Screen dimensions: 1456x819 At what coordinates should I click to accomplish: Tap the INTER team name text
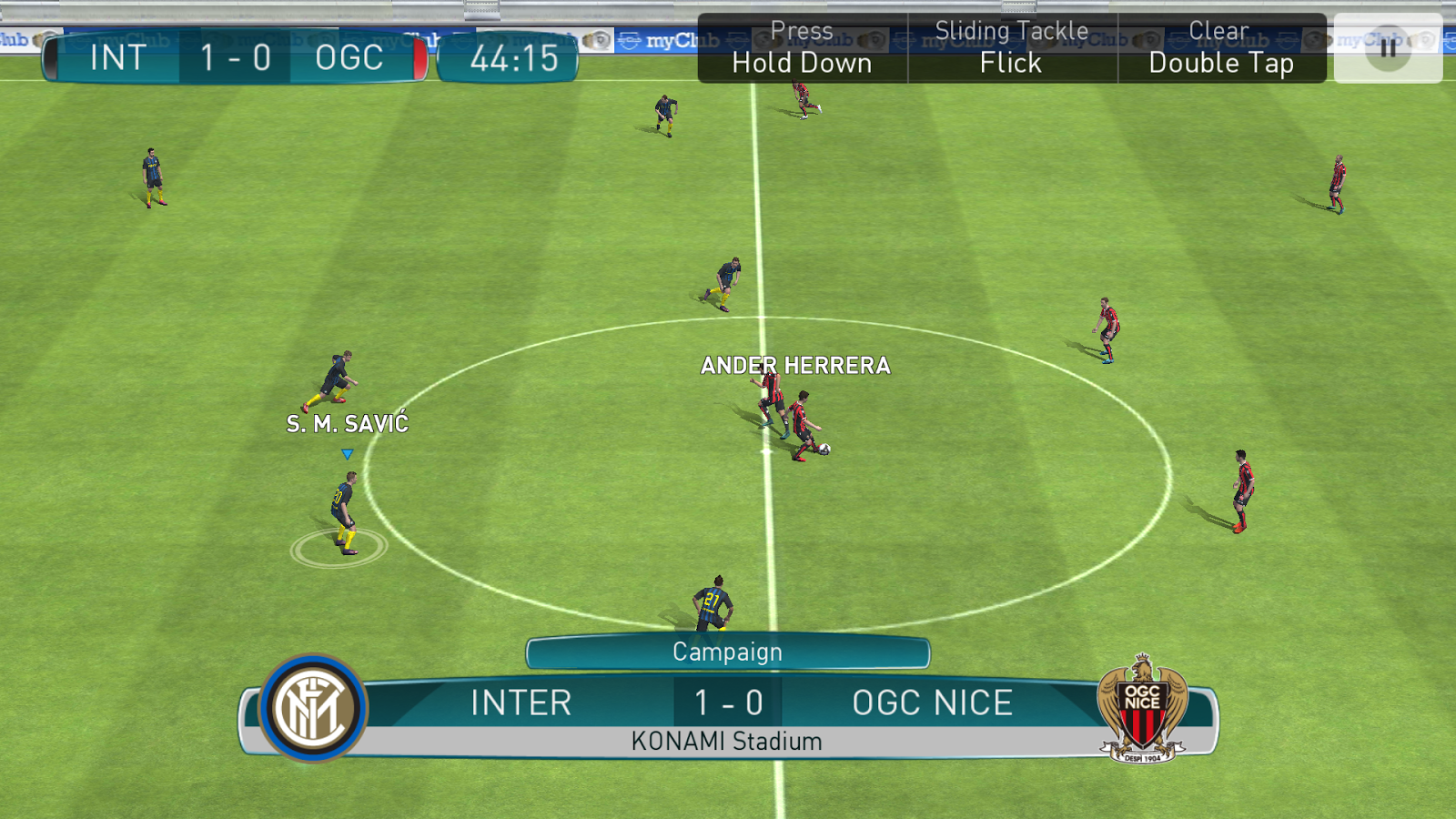(x=521, y=703)
